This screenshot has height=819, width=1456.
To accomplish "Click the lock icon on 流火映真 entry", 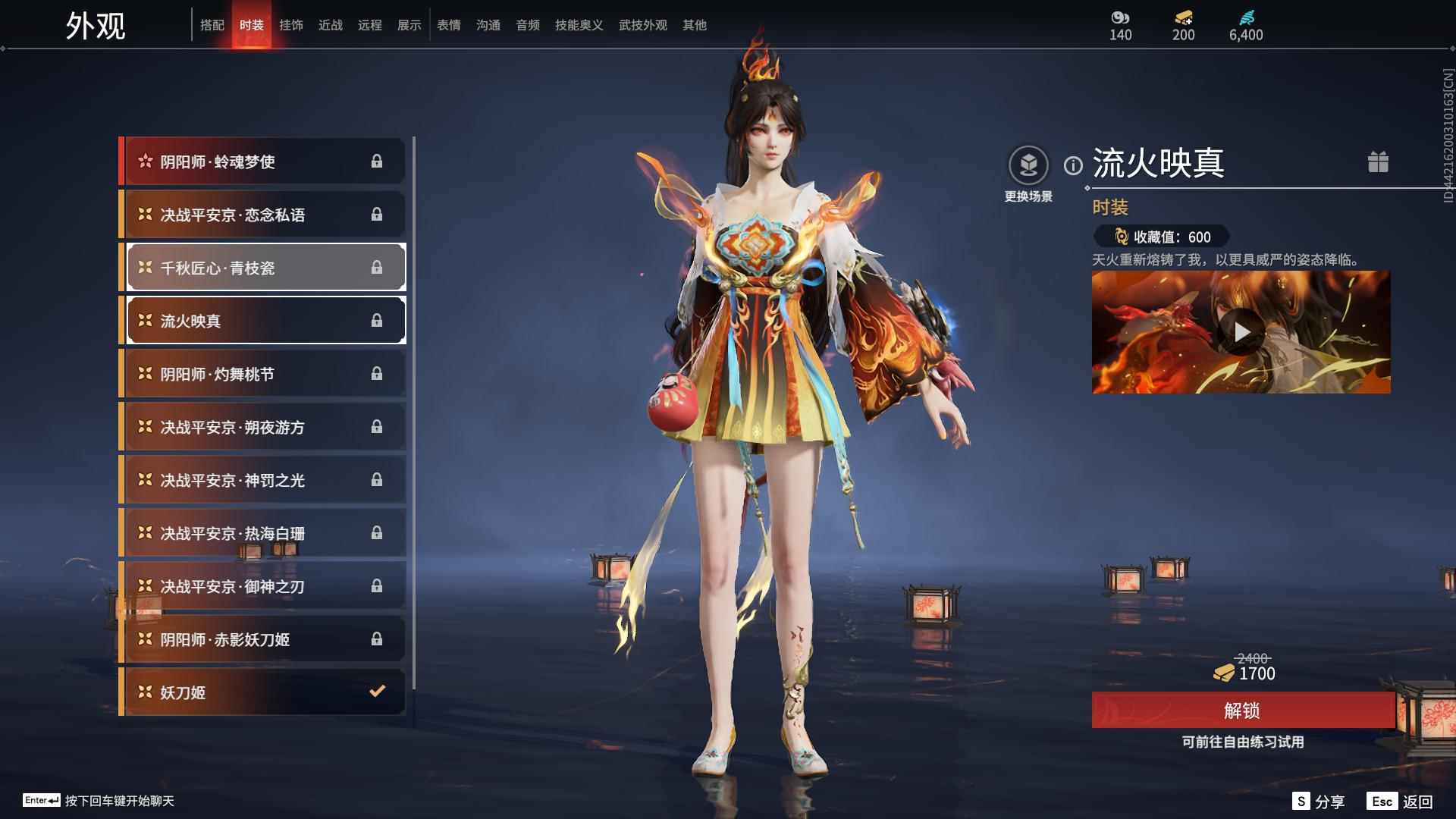I will pos(376,320).
